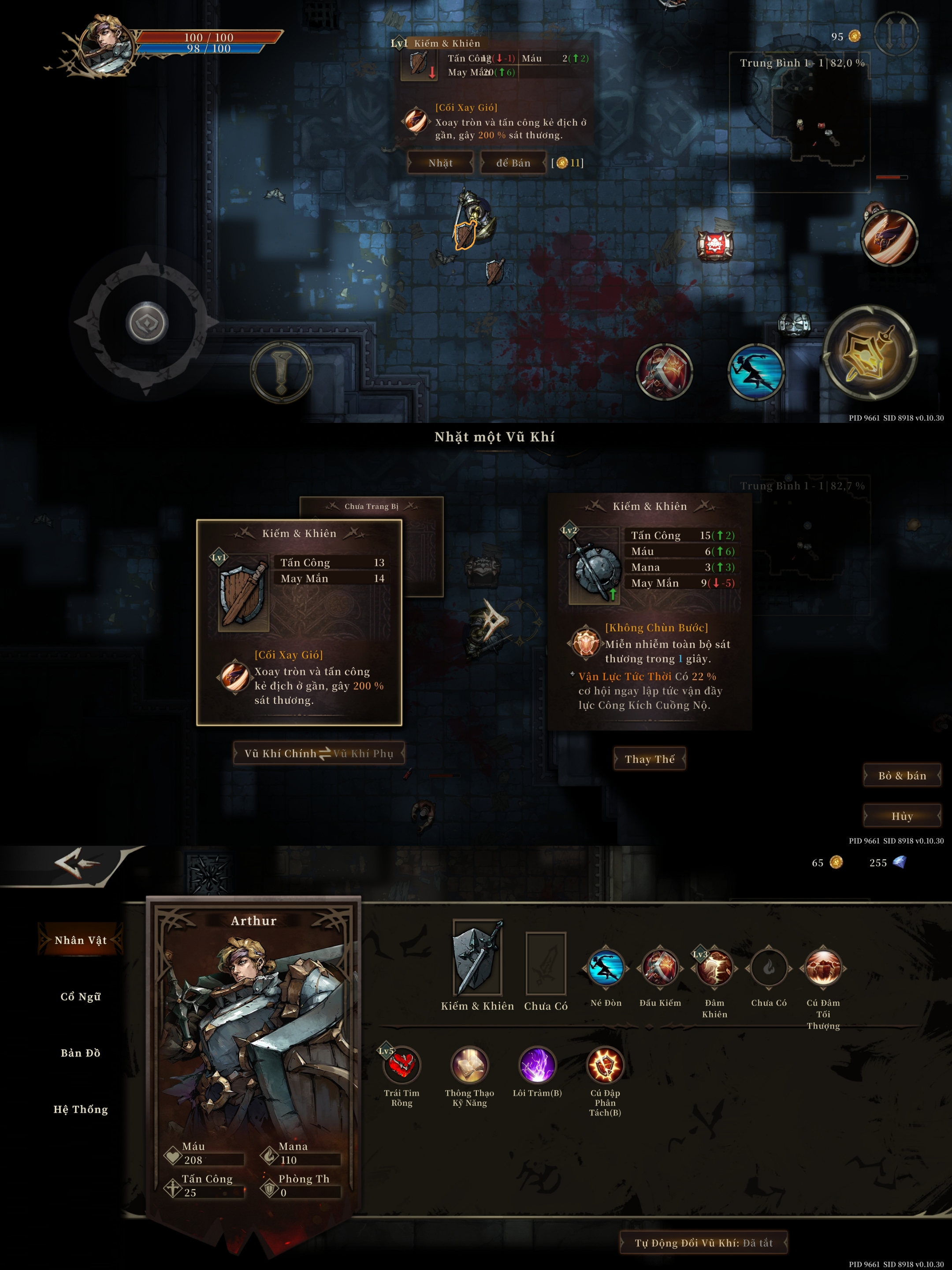This screenshot has width=952, height=1270.
Task: Toggle Vũ Khí Chính / Vũ Khí Phụ
Action: pyautogui.click(x=319, y=753)
